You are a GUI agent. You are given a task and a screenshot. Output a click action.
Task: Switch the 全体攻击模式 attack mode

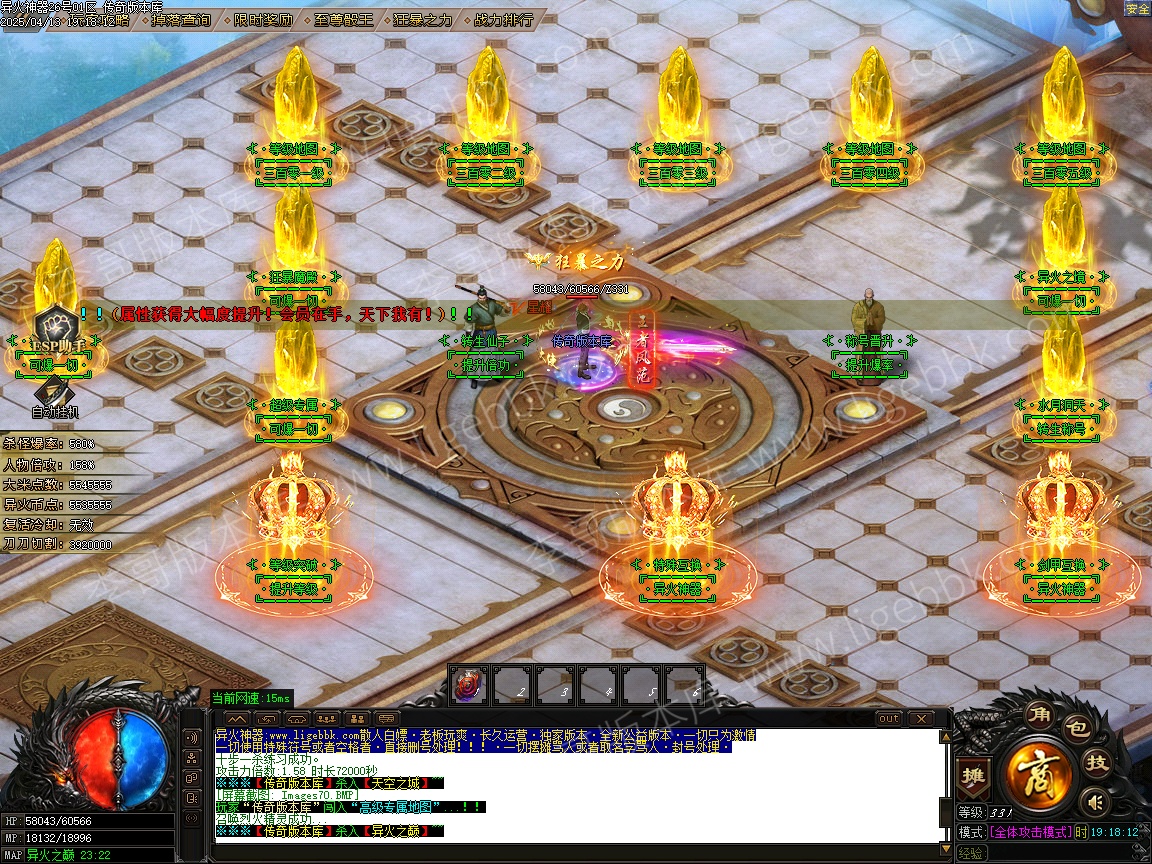point(1031,832)
